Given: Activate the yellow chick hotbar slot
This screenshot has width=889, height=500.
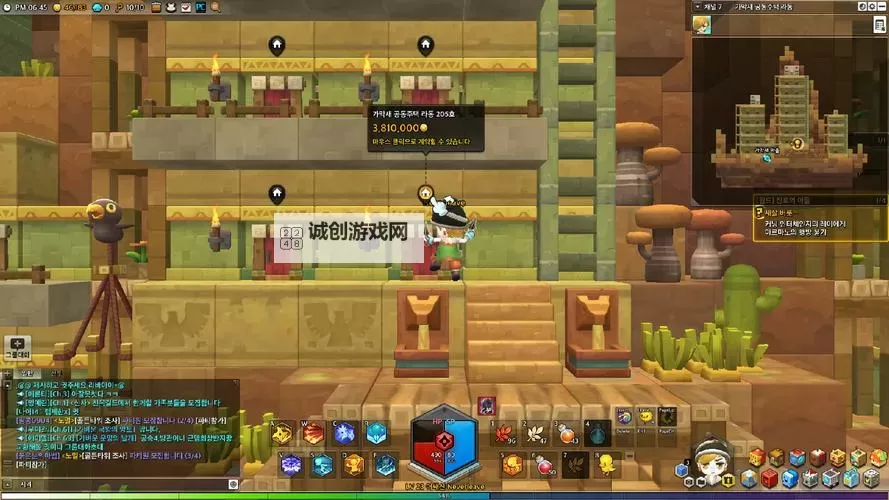Looking at the screenshot, I should coord(604,464).
